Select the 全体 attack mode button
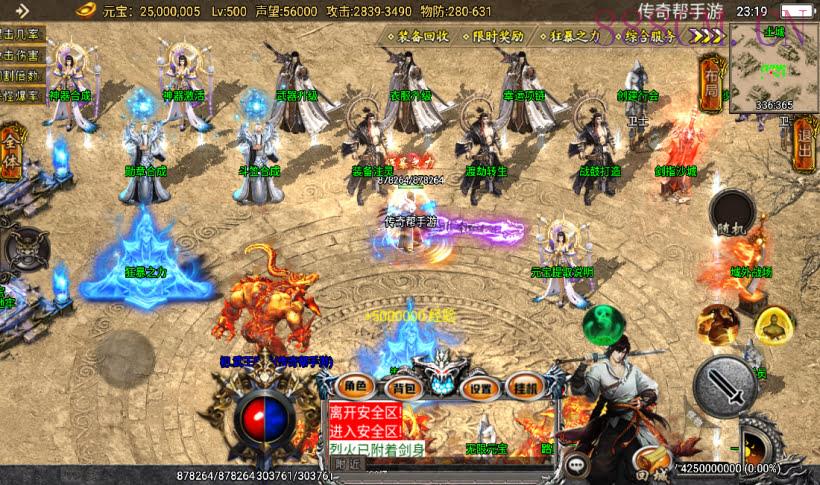This screenshot has width=820, height=485. pos(11,153)
